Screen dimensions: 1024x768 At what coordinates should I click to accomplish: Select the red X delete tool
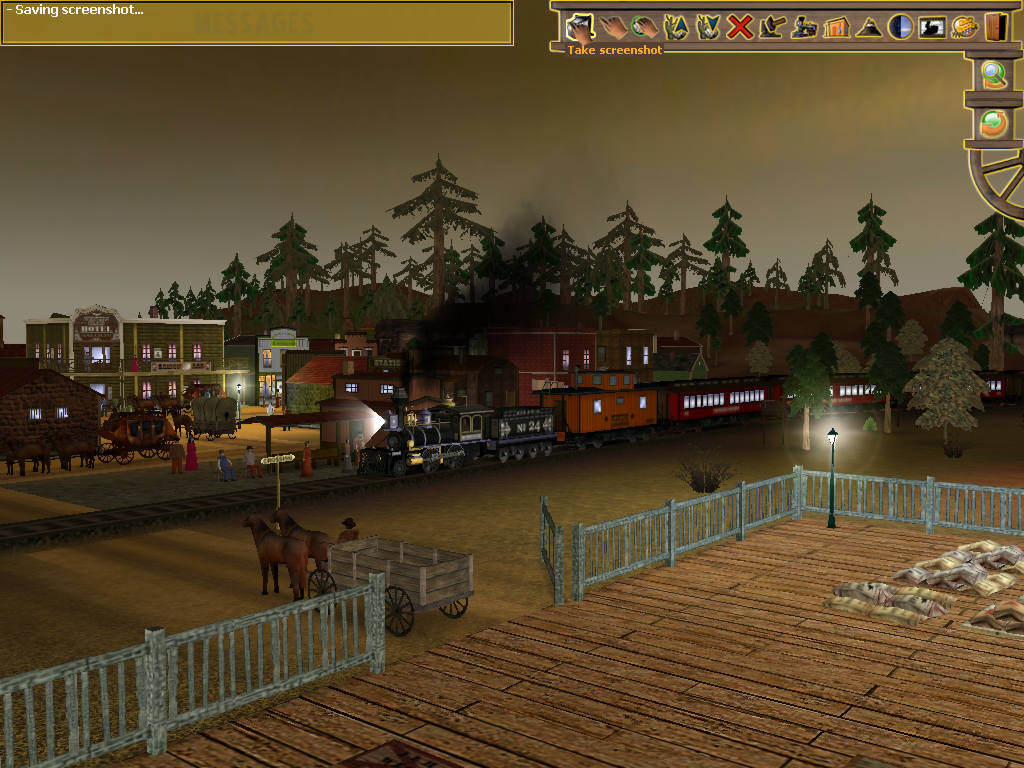point(740,26)
